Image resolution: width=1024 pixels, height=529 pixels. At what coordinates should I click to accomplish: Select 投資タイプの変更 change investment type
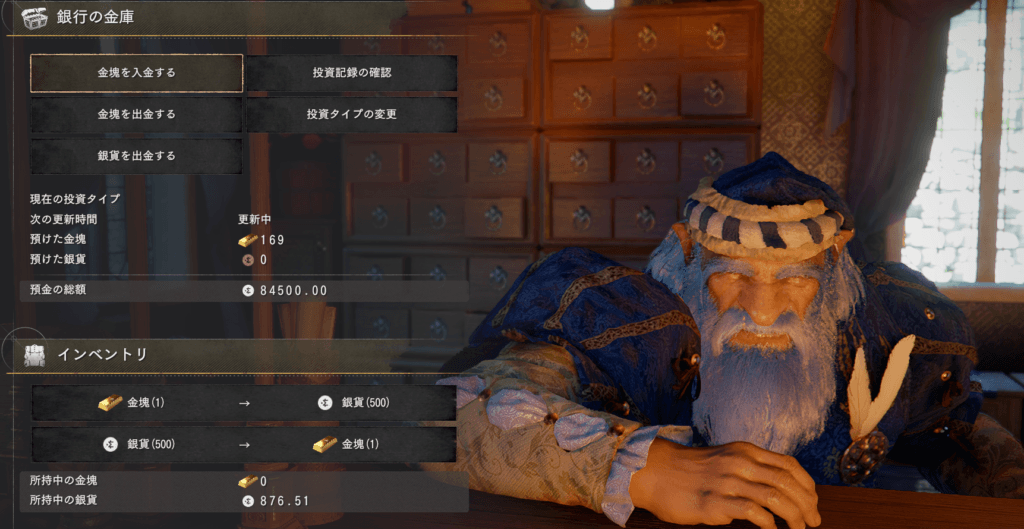(352, 114)
